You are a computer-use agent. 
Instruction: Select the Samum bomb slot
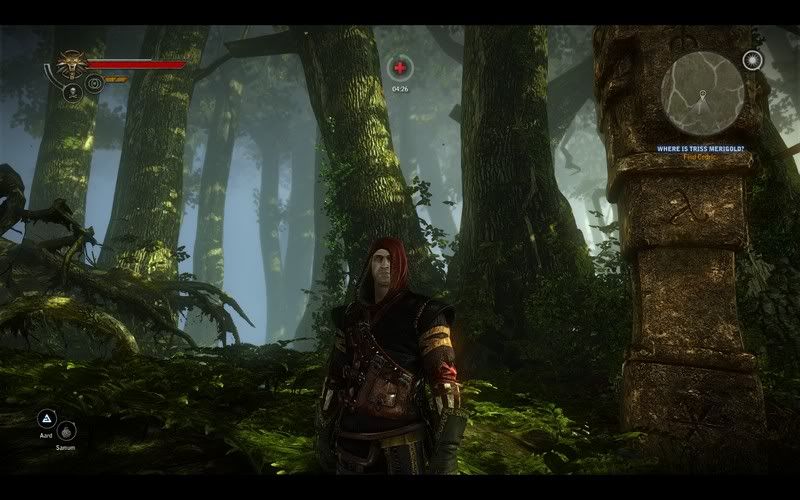coord(67,431)
